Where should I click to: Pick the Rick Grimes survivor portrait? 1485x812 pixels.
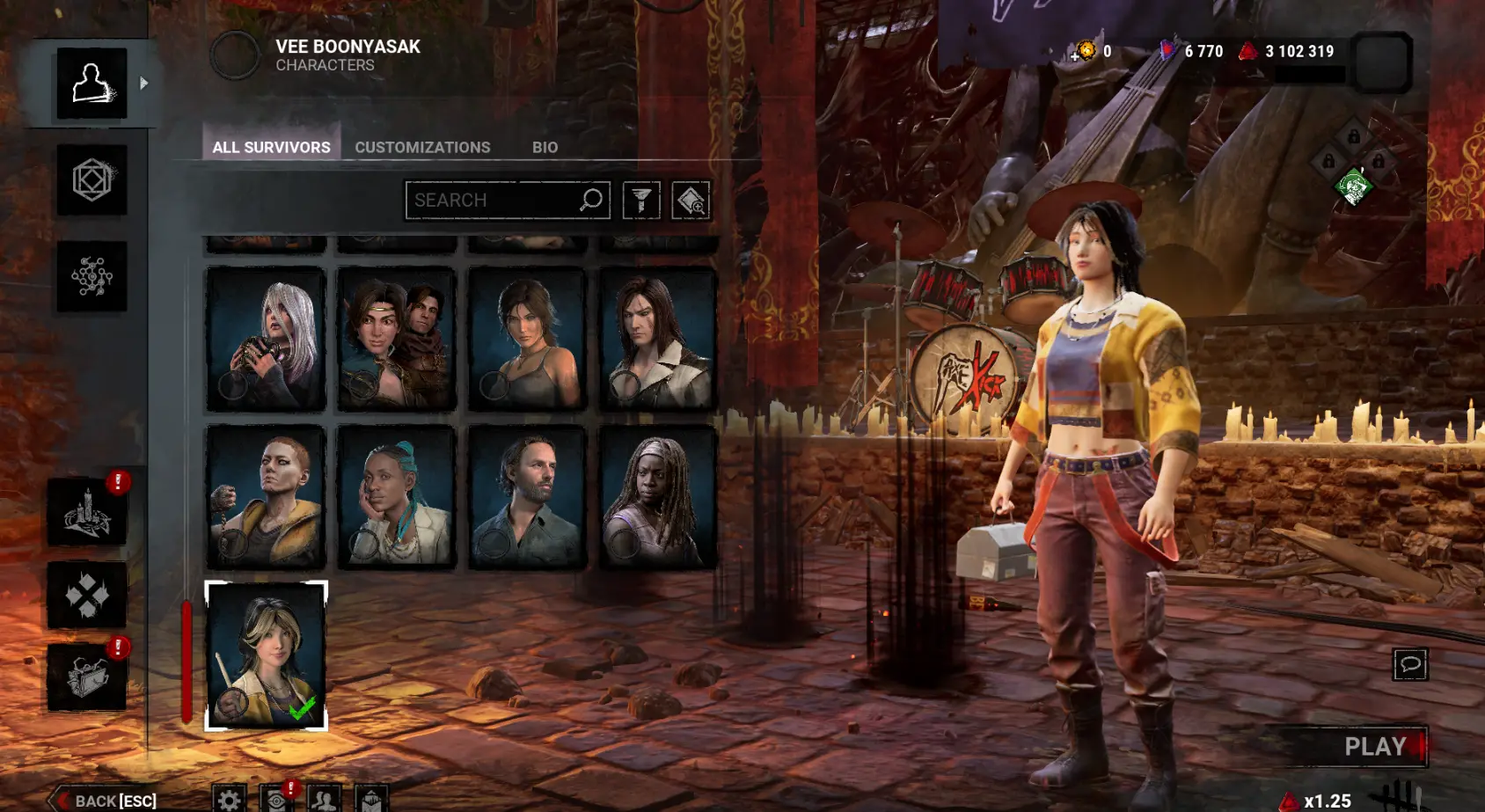pyautogui.click(x=527, y=497)
